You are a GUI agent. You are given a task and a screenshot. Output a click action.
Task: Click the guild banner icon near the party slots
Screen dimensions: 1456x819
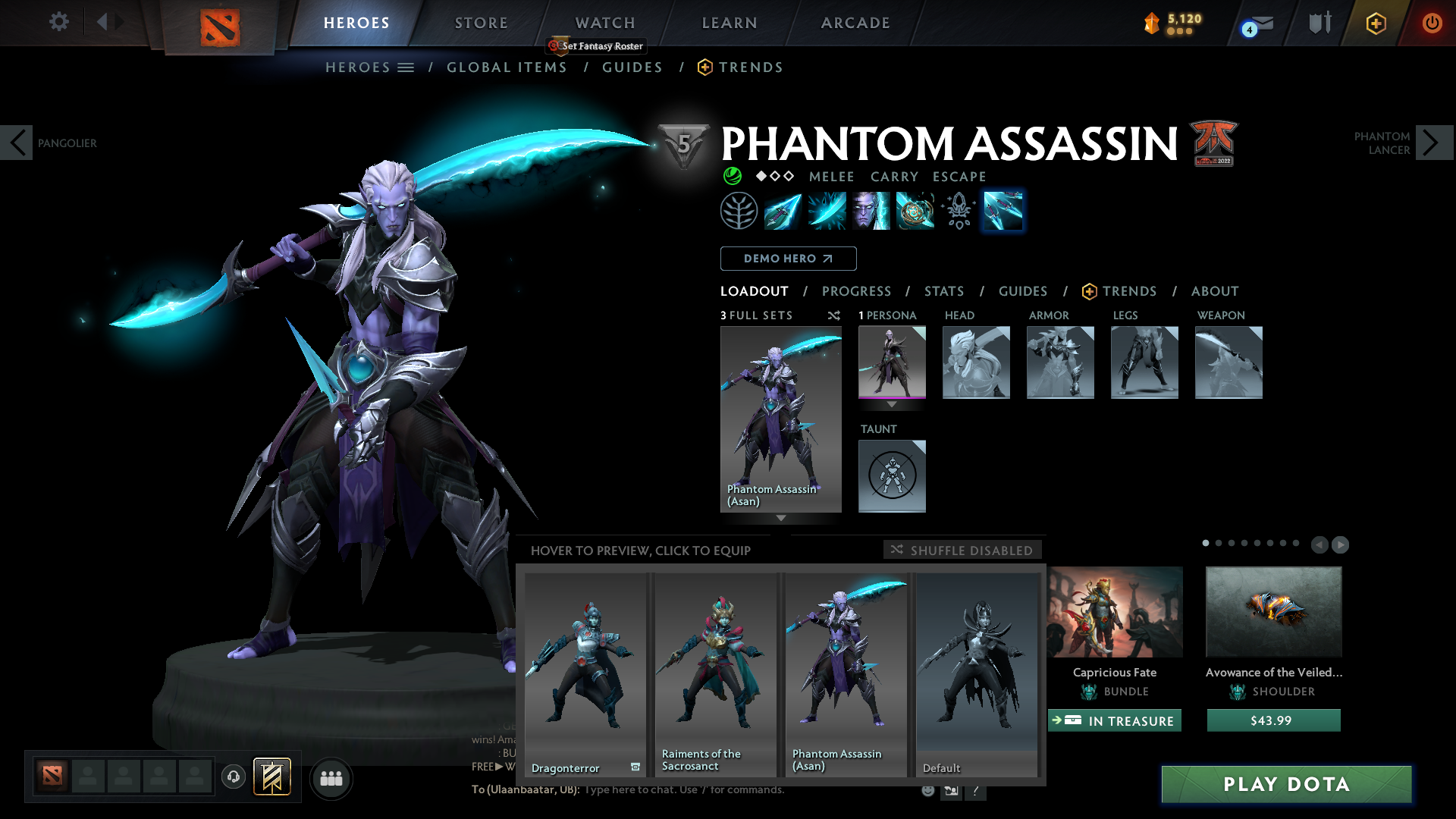(x=270, y=776)
